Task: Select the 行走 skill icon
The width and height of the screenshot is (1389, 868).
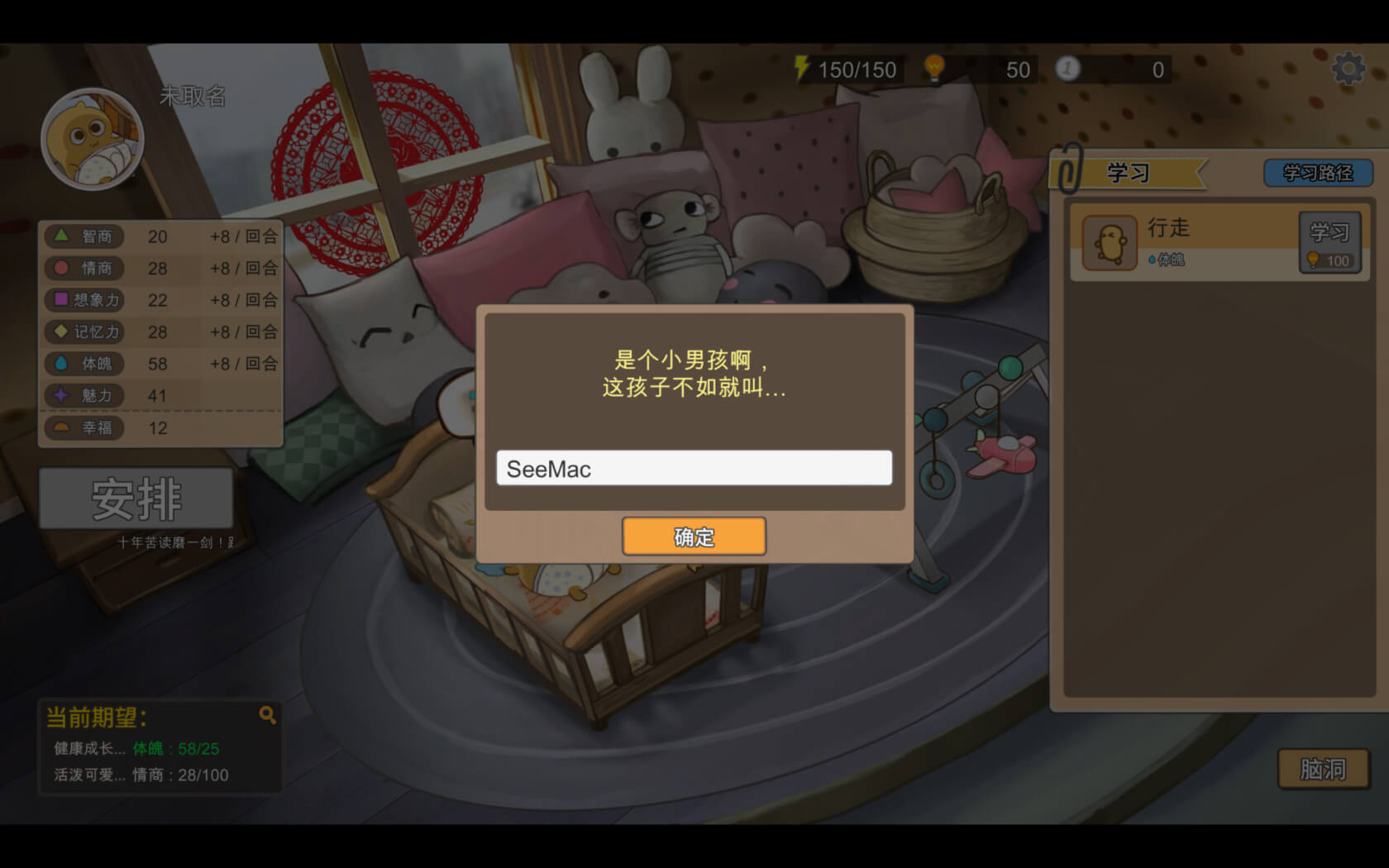Action: click(x=1110, y=243)
